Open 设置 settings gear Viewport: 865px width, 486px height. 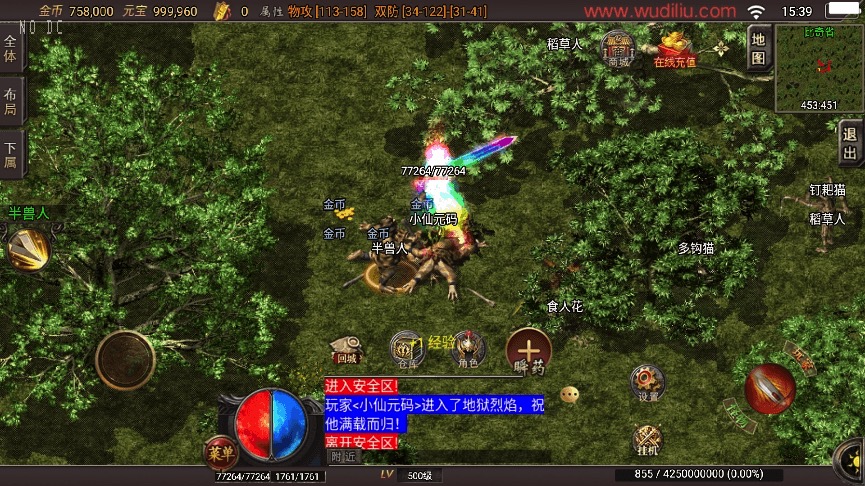tap(648, 381)
